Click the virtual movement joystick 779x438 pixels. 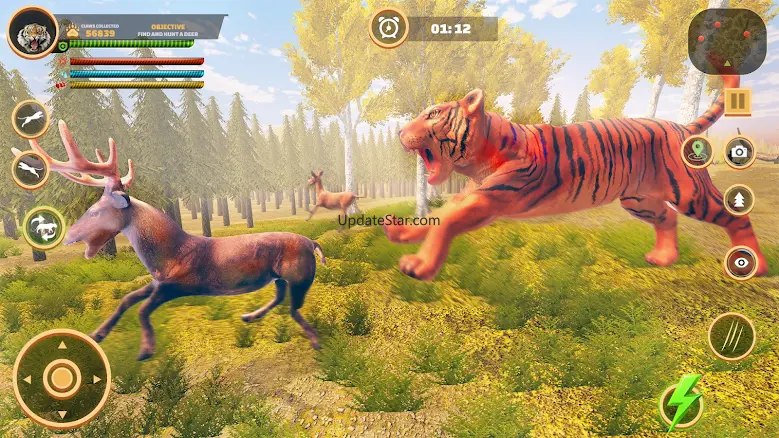coord(62,377)
